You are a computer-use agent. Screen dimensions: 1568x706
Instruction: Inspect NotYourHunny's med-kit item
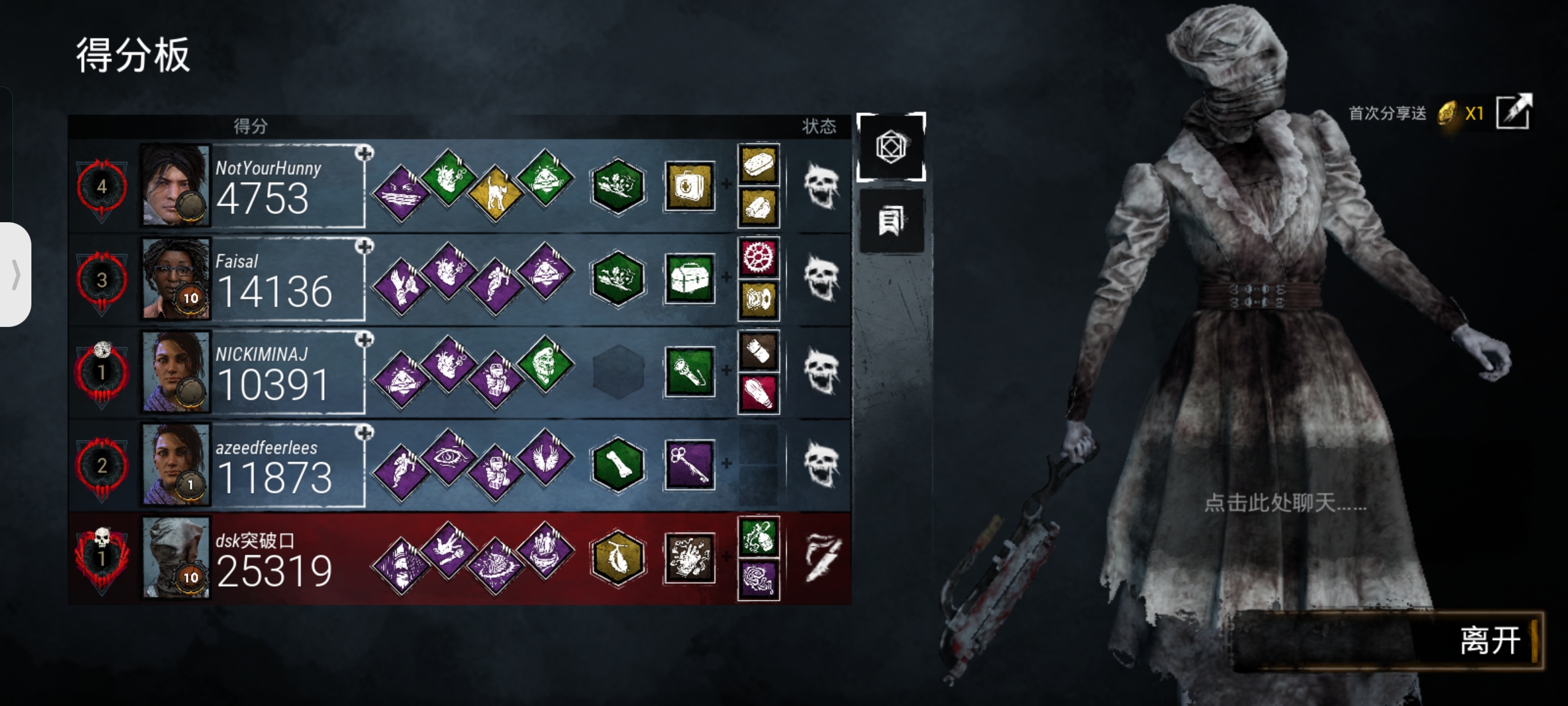[690, 186]
